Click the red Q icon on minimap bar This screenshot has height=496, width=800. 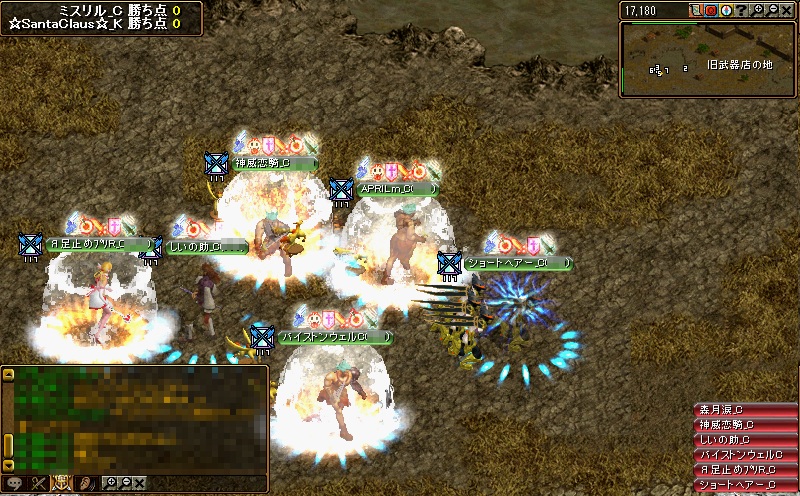tap(711, 10)
